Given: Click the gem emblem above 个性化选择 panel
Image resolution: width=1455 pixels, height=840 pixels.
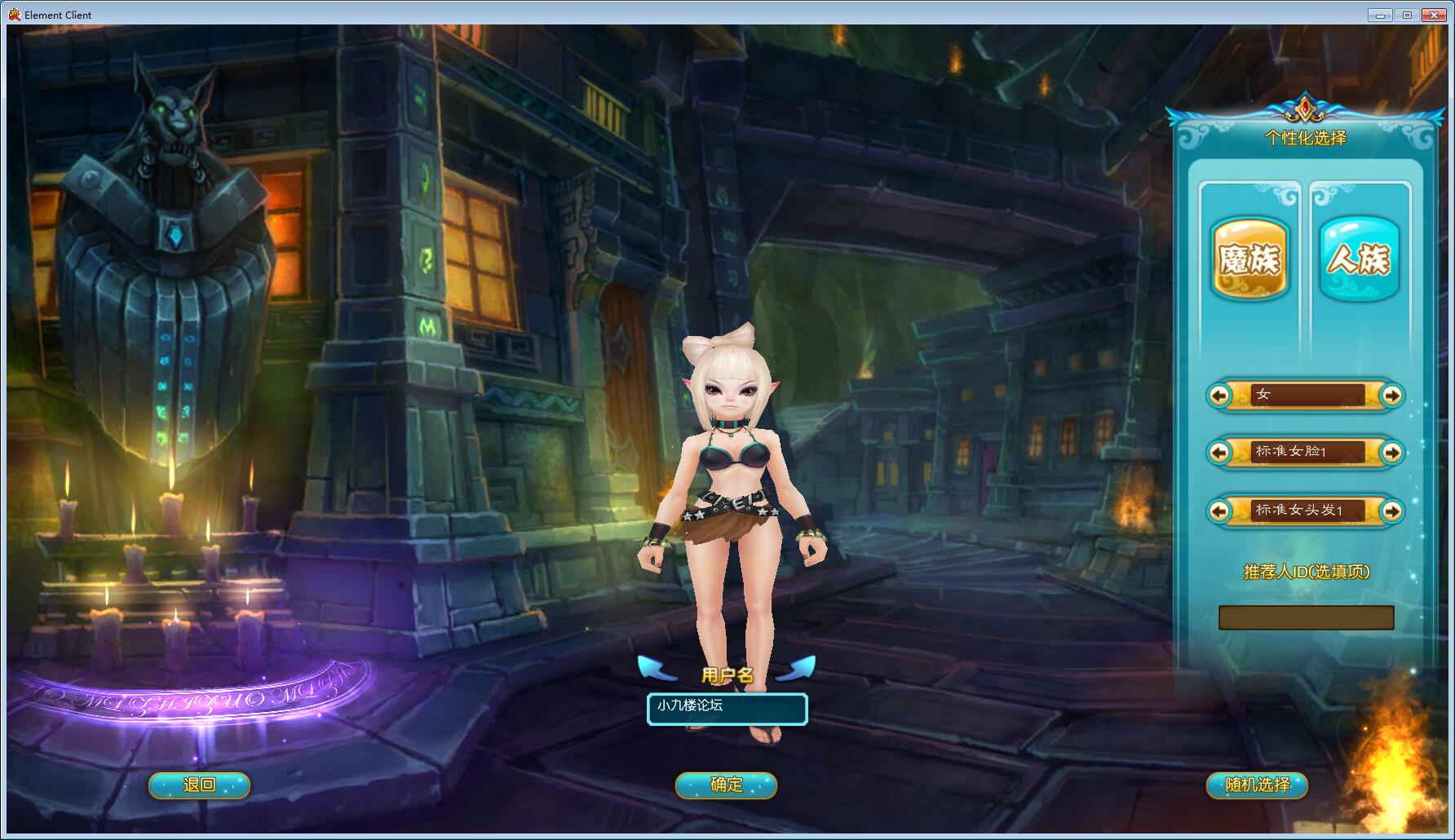Looking at the screenshot, I should 1303,106.
